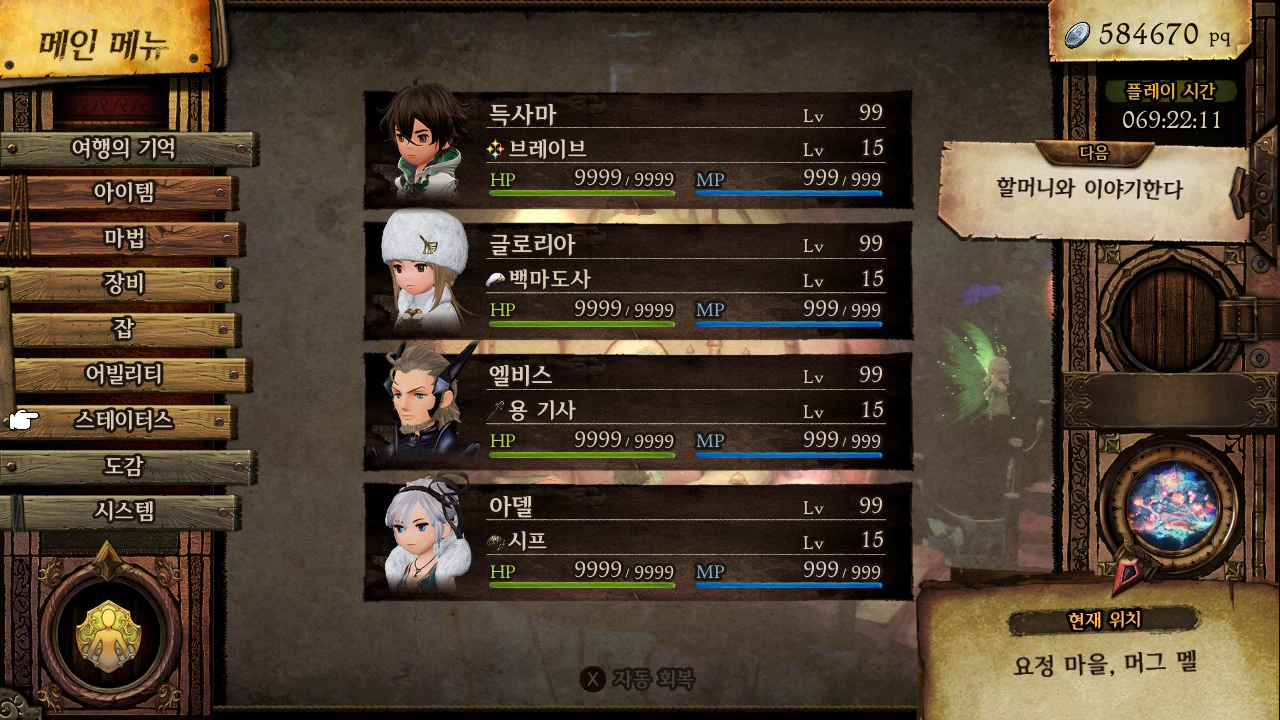The height and width of the screenshot is (720, 1280).
Task: Open the 장비 equipment menu
Action: tap(124, 284)
